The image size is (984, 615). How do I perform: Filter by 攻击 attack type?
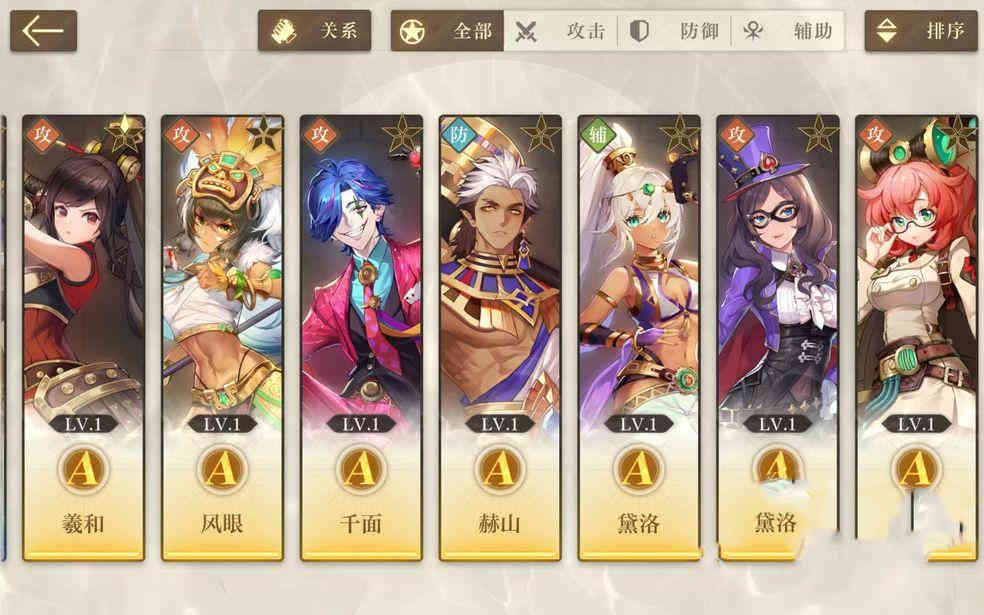561,31
